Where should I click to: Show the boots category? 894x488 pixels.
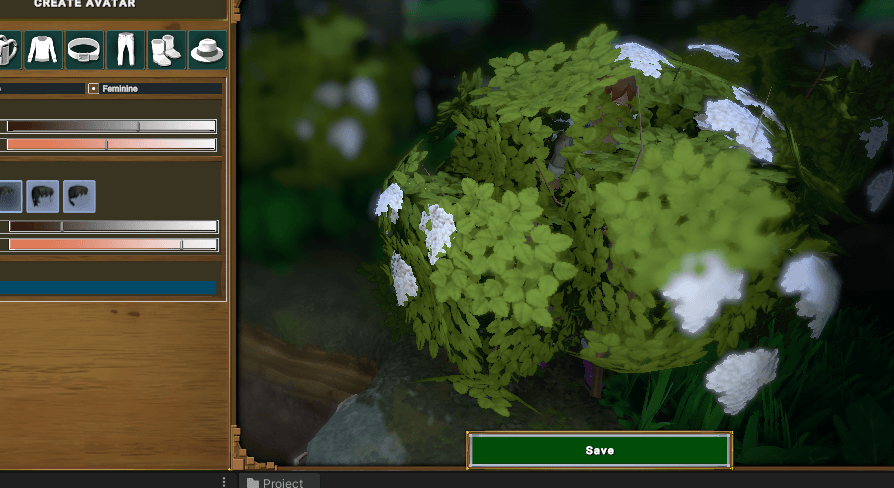(165, 49)
